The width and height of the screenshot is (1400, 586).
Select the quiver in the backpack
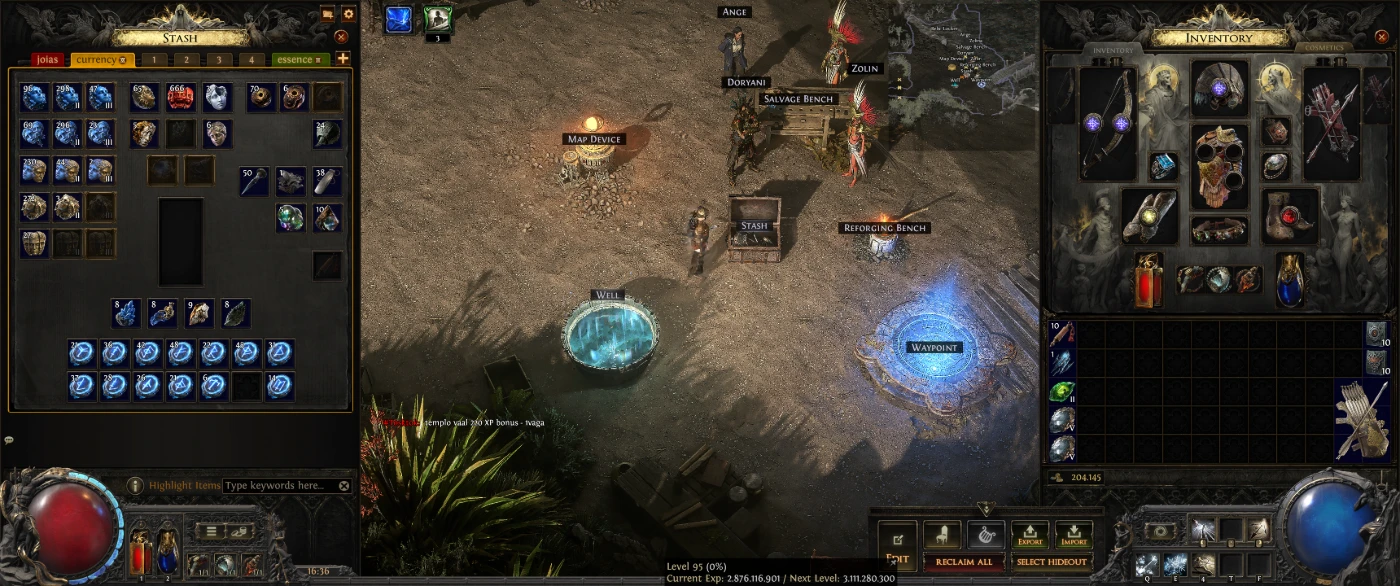pyautogui.click(x=1361, y=419)
